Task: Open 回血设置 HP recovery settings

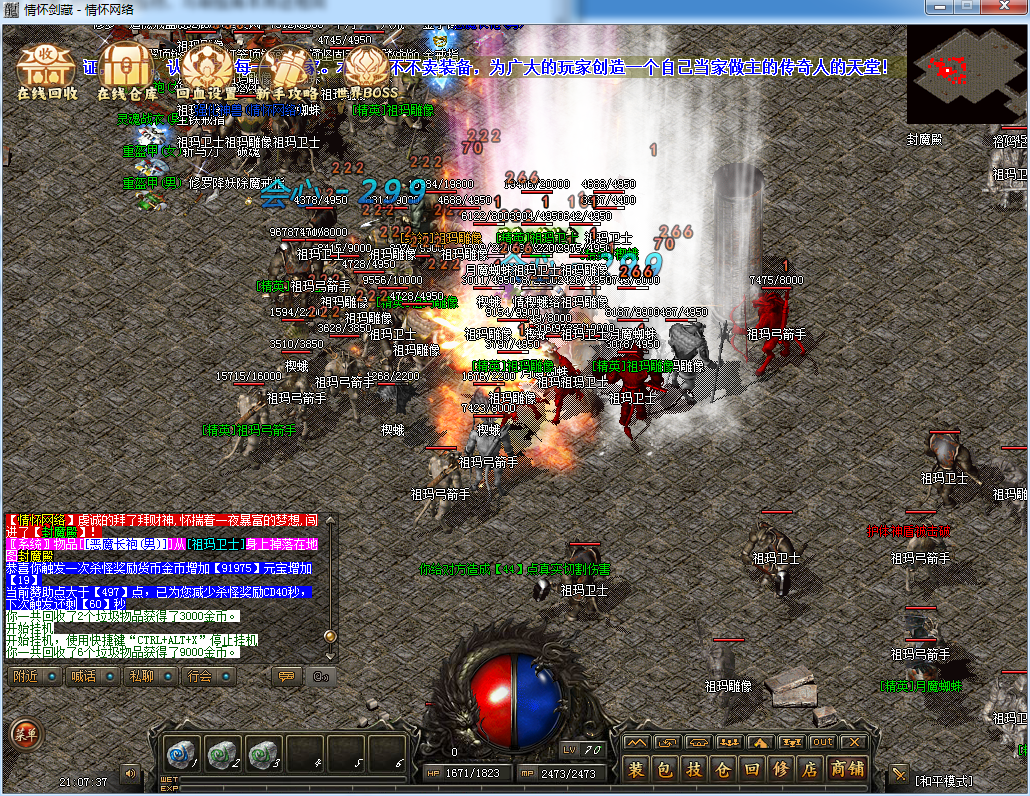Action: pos(207,70)
